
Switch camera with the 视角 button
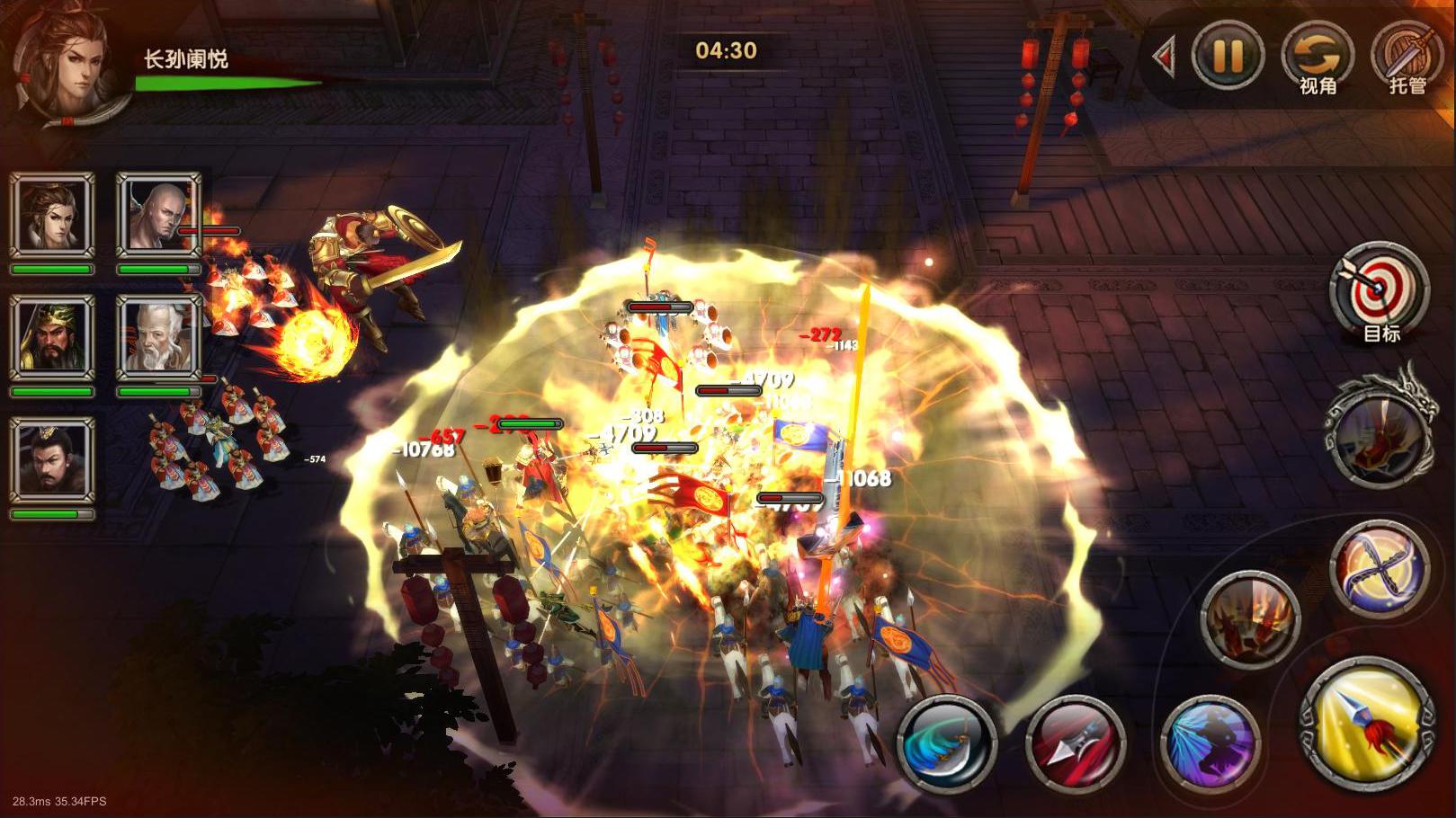tap(1317, 56)
